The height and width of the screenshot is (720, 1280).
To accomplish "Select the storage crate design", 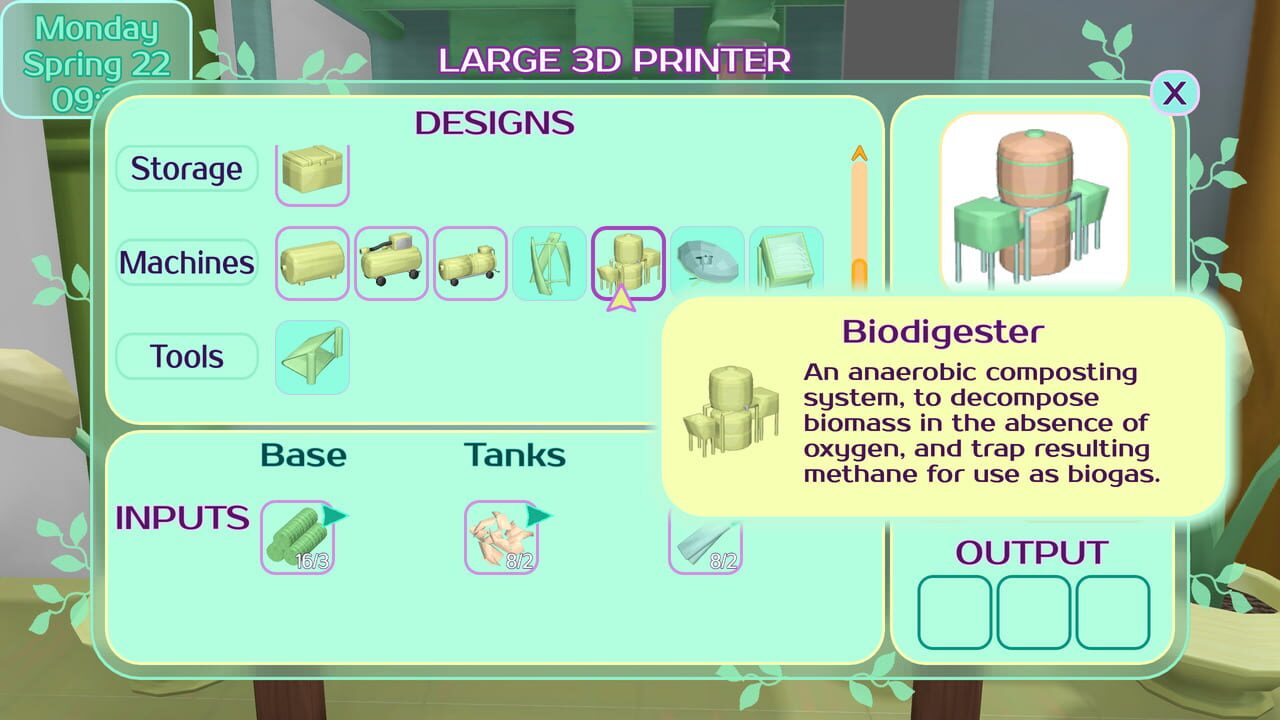I will pyautogui.click(x=312, y=170).
